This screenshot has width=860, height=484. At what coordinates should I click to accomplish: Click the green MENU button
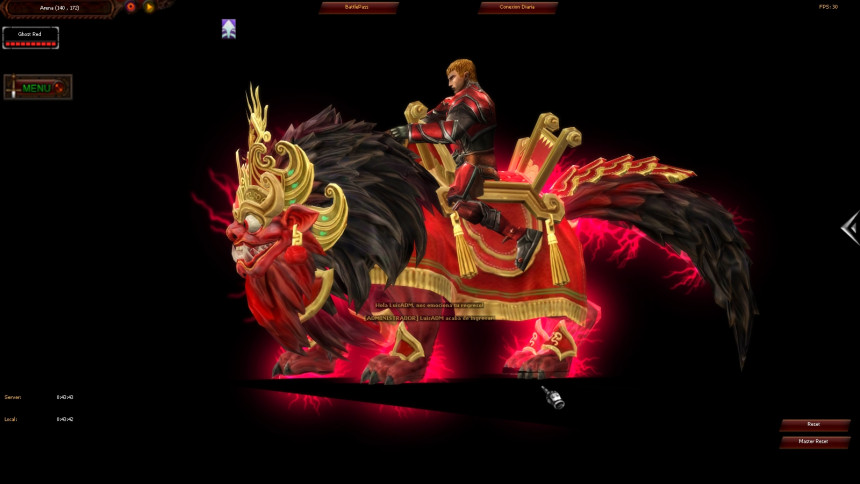pyautogui.click(x=37, y=88)
